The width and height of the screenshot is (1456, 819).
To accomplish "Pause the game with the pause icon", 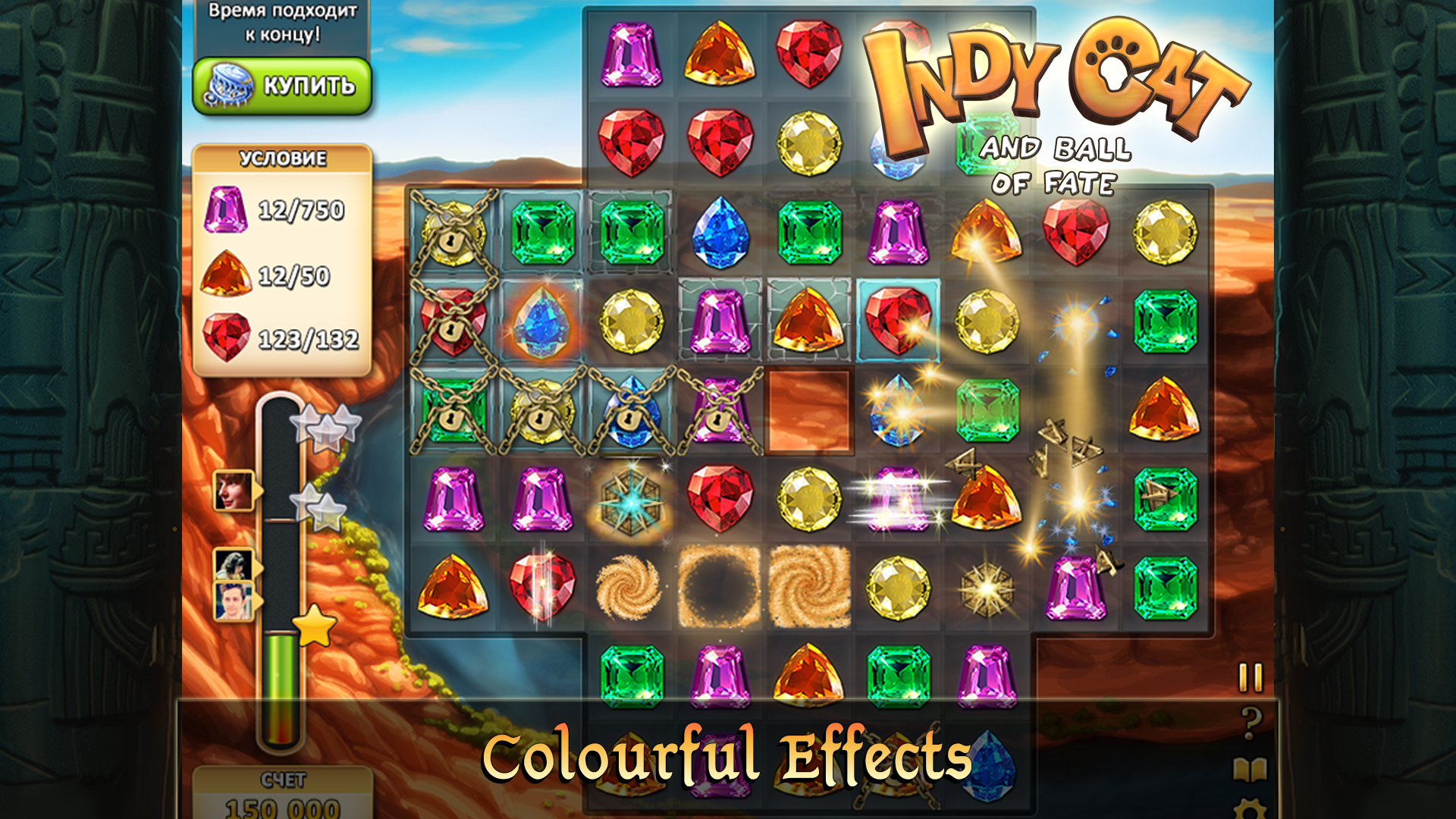I will (x=1249, y=676).
